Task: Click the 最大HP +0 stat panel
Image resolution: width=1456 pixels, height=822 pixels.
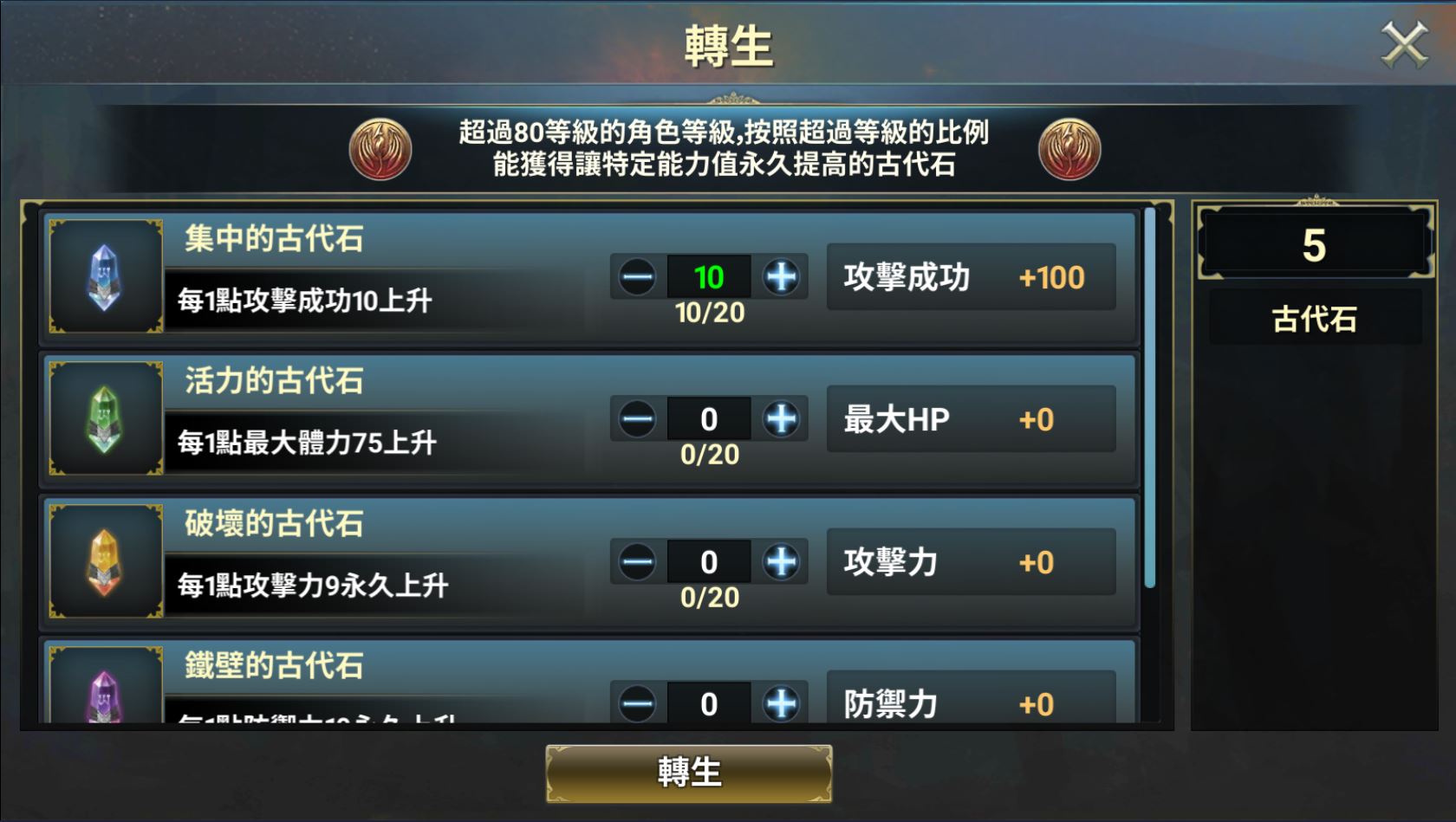Action: click(969, 418)
